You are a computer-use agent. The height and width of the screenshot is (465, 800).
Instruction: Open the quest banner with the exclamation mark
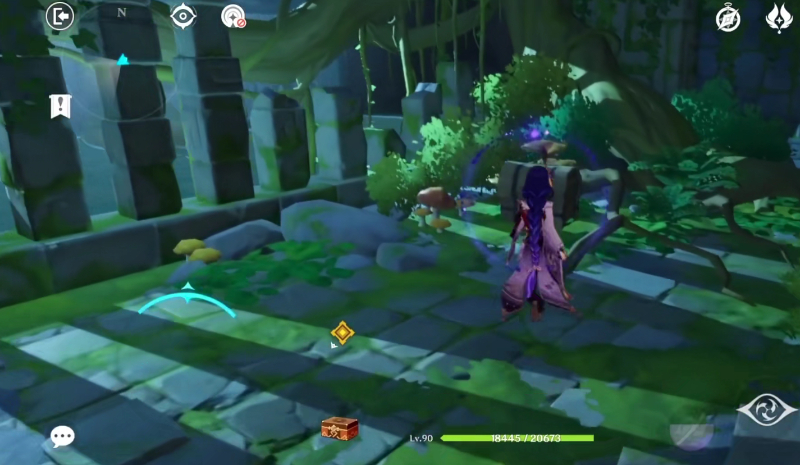[x=60, y=106]
